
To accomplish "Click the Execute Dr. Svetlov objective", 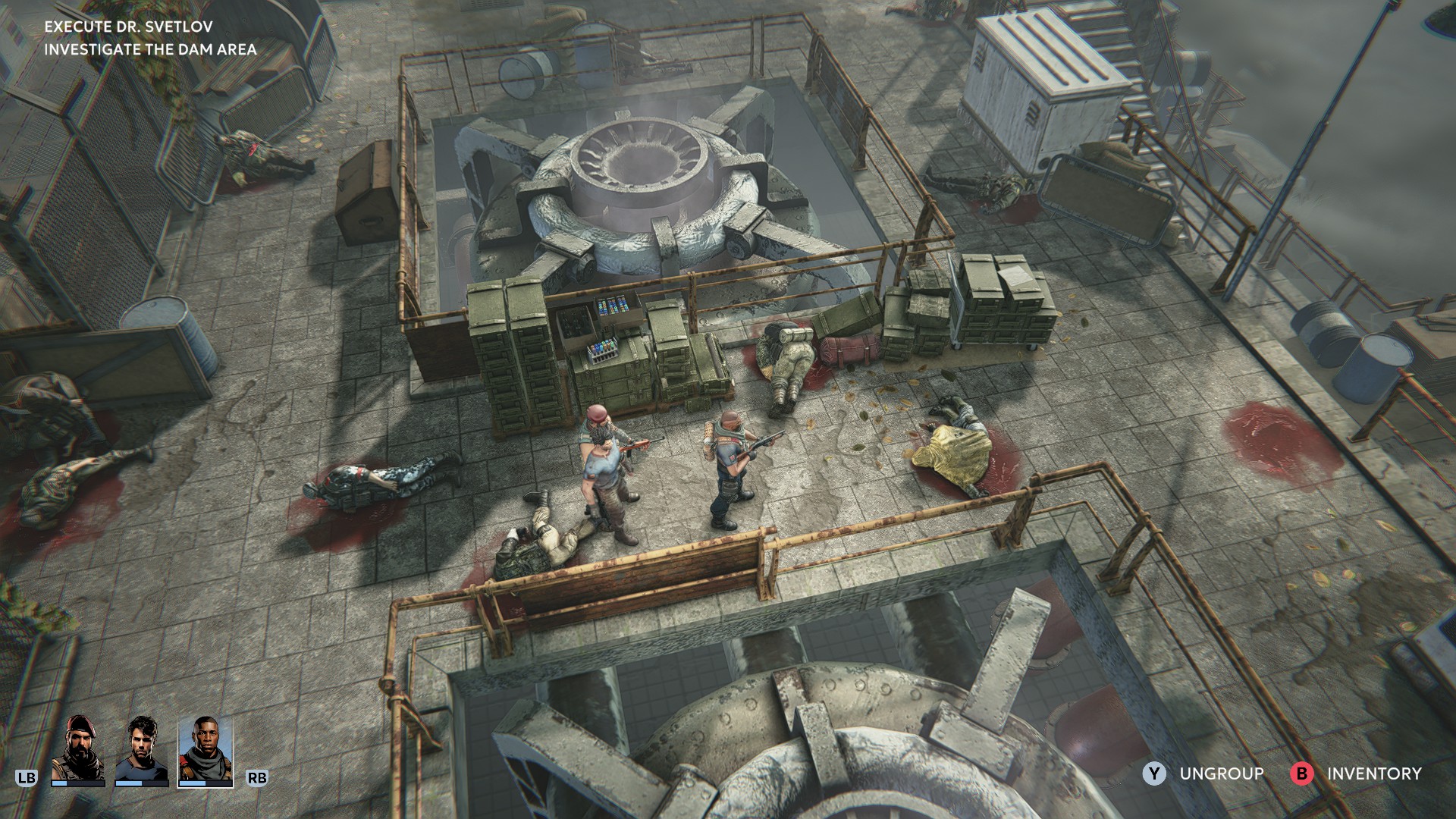I will (128, 27).
